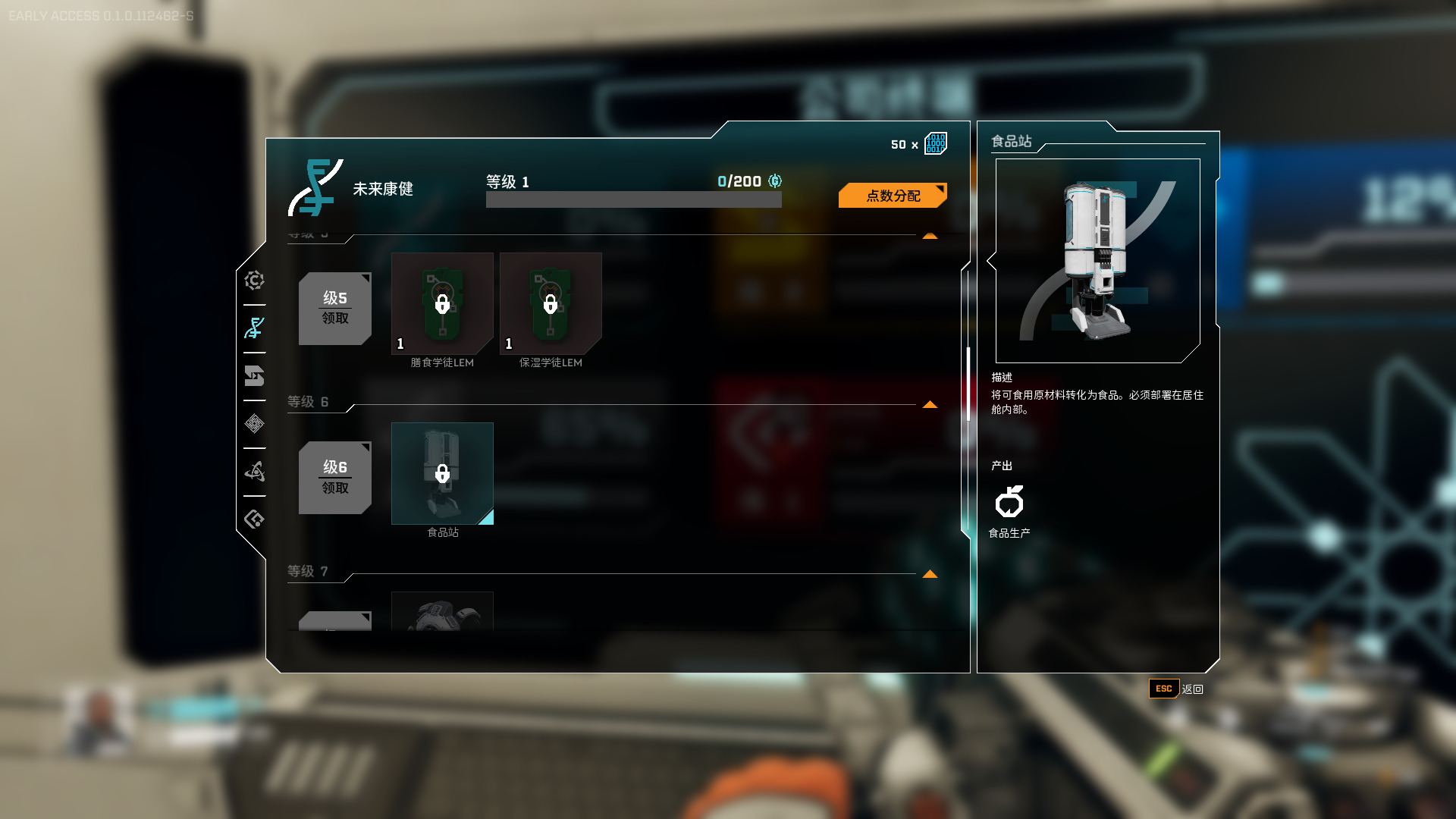Select the locked 膳食学徒LEM item
1456x819 pixels.
click(x=442, y=303)
